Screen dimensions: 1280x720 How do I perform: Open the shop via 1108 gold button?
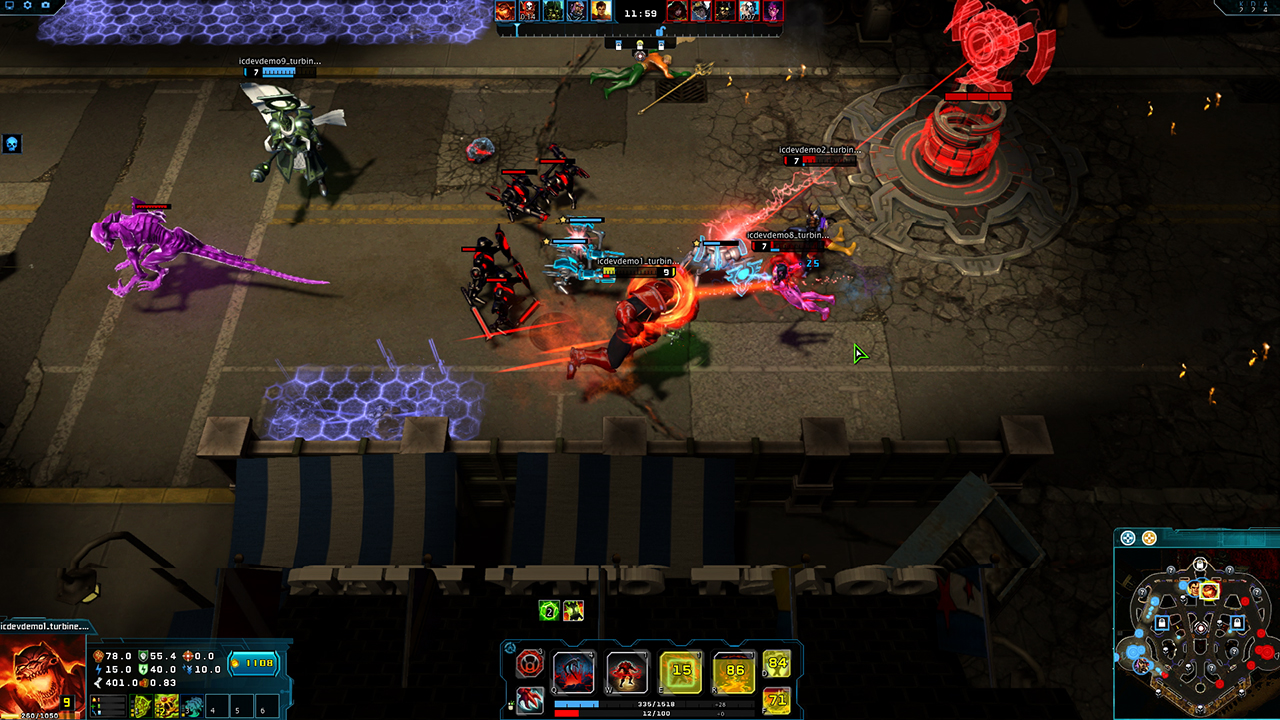[x=254, y=662]
